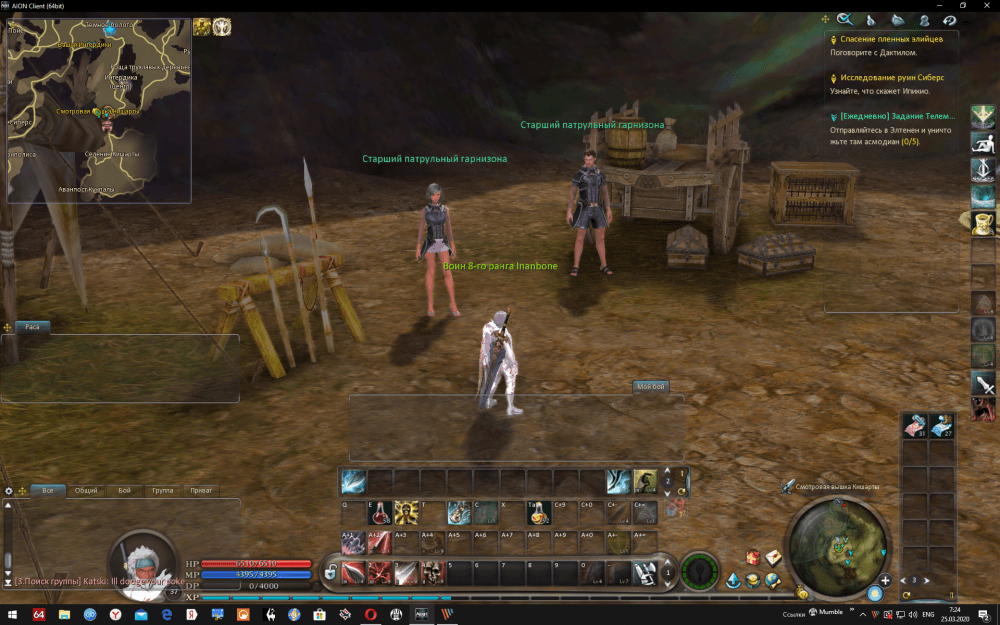Zoom in the minimap with plus button
Viewport: 1000px width, 625px height.
(885, 580)
